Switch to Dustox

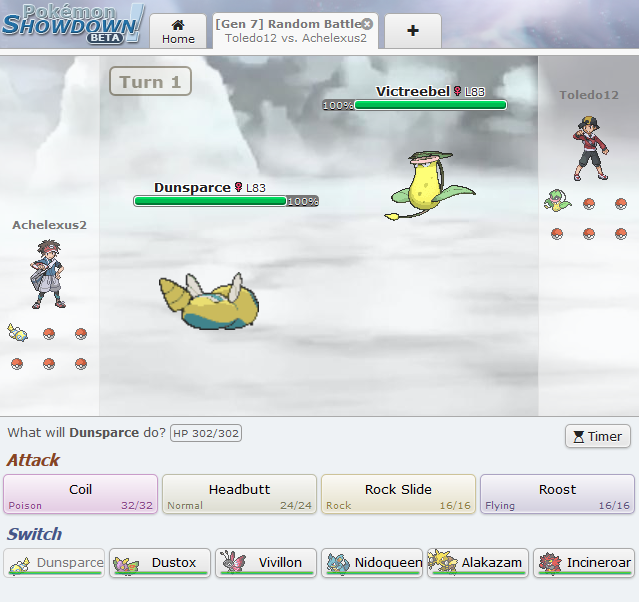point(160,563)
